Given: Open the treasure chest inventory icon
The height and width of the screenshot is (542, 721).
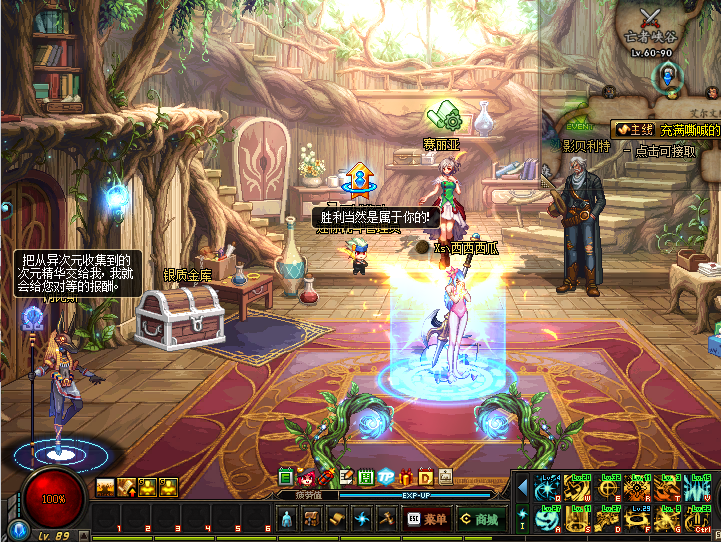Looking at the screenshot, I should tap(312, 519).
